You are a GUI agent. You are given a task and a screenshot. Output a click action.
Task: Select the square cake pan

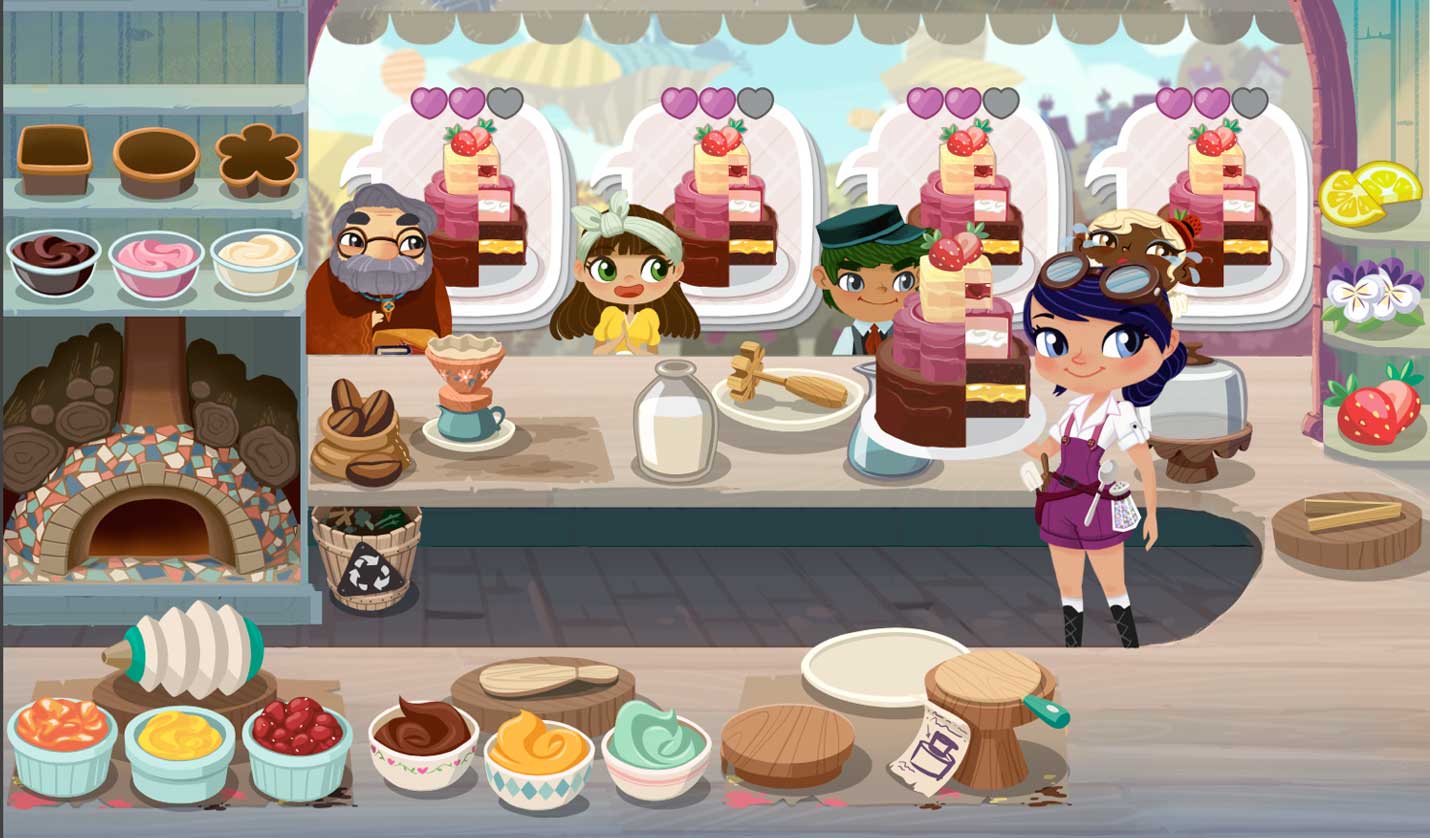[54, 159]
